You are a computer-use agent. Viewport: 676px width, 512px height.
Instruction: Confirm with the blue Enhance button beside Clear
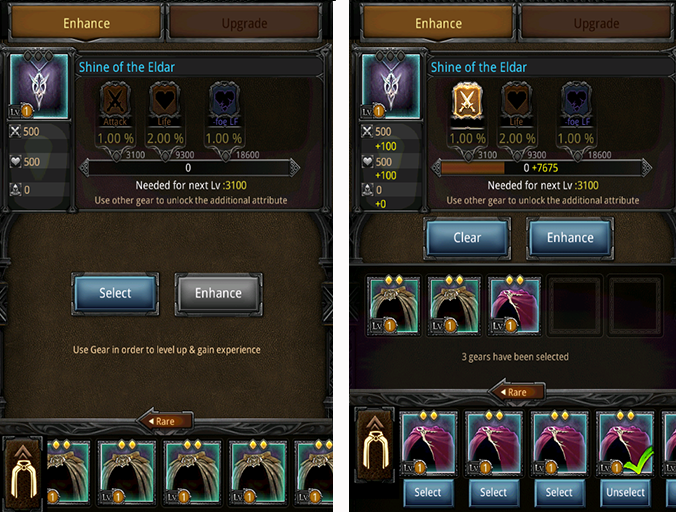coord(570,238)
